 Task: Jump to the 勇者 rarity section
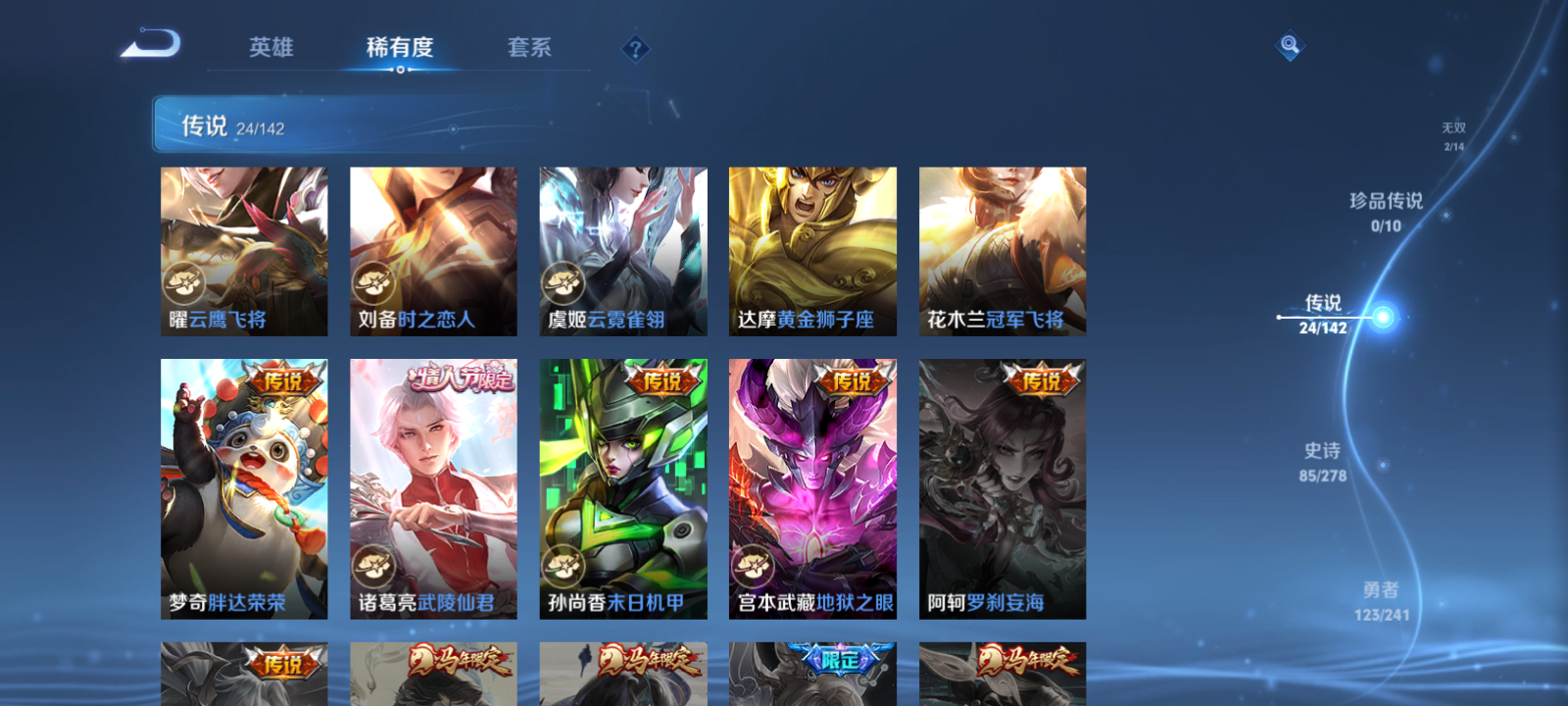point(1383,601)
